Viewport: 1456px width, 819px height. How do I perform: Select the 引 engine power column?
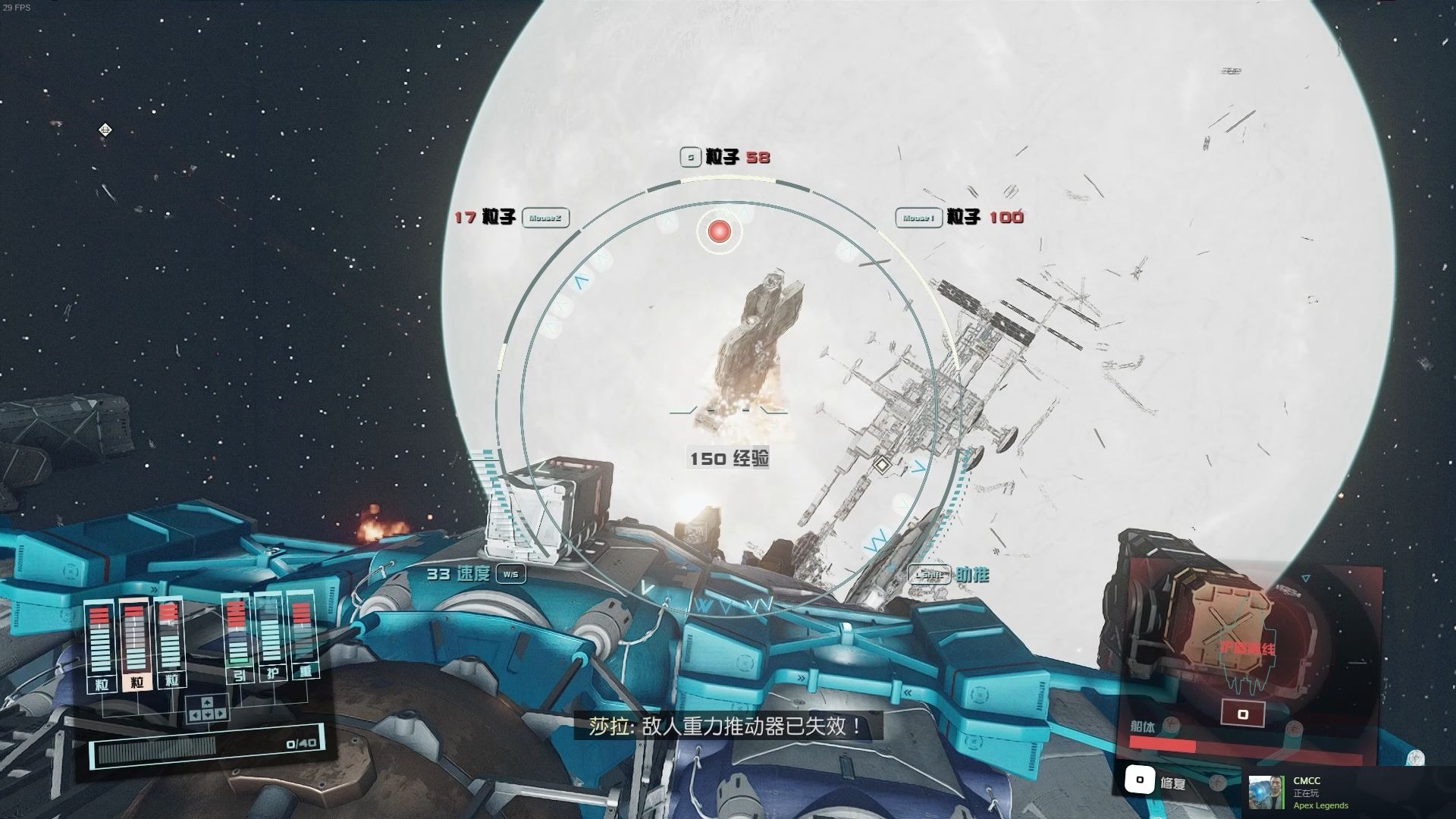click(238, 639)
